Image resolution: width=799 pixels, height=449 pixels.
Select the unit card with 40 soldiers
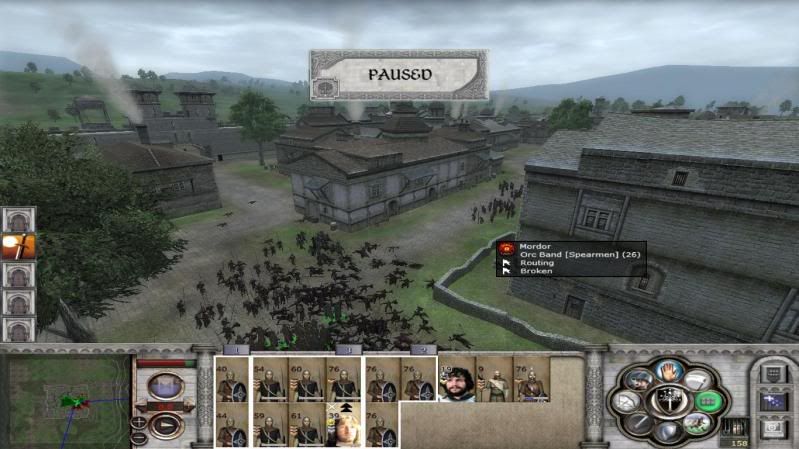[x=233, y=380]
